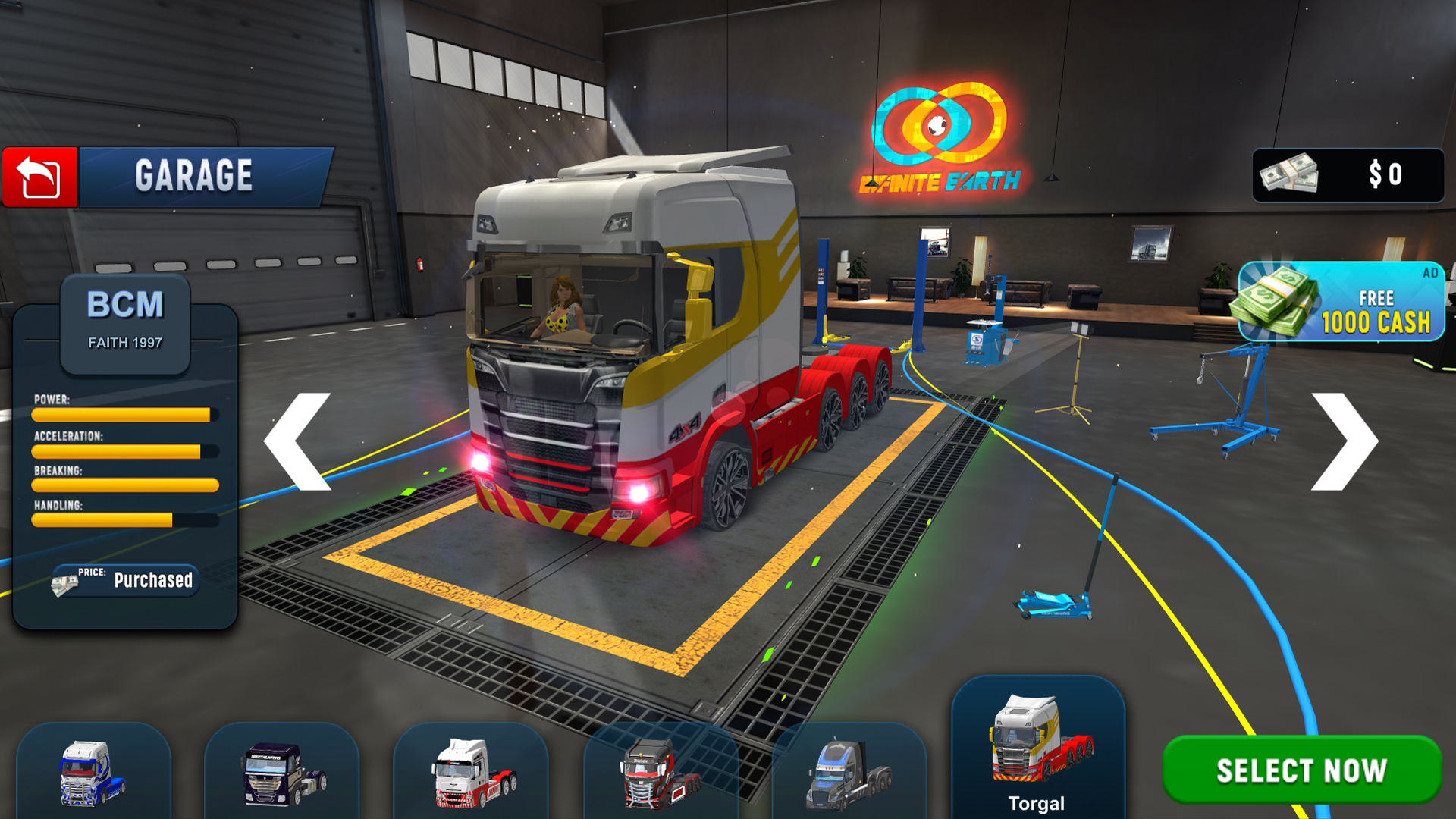Click the right arrow to view next truck
Screen dimensions: 1456x819
(x=1342, y=440)
